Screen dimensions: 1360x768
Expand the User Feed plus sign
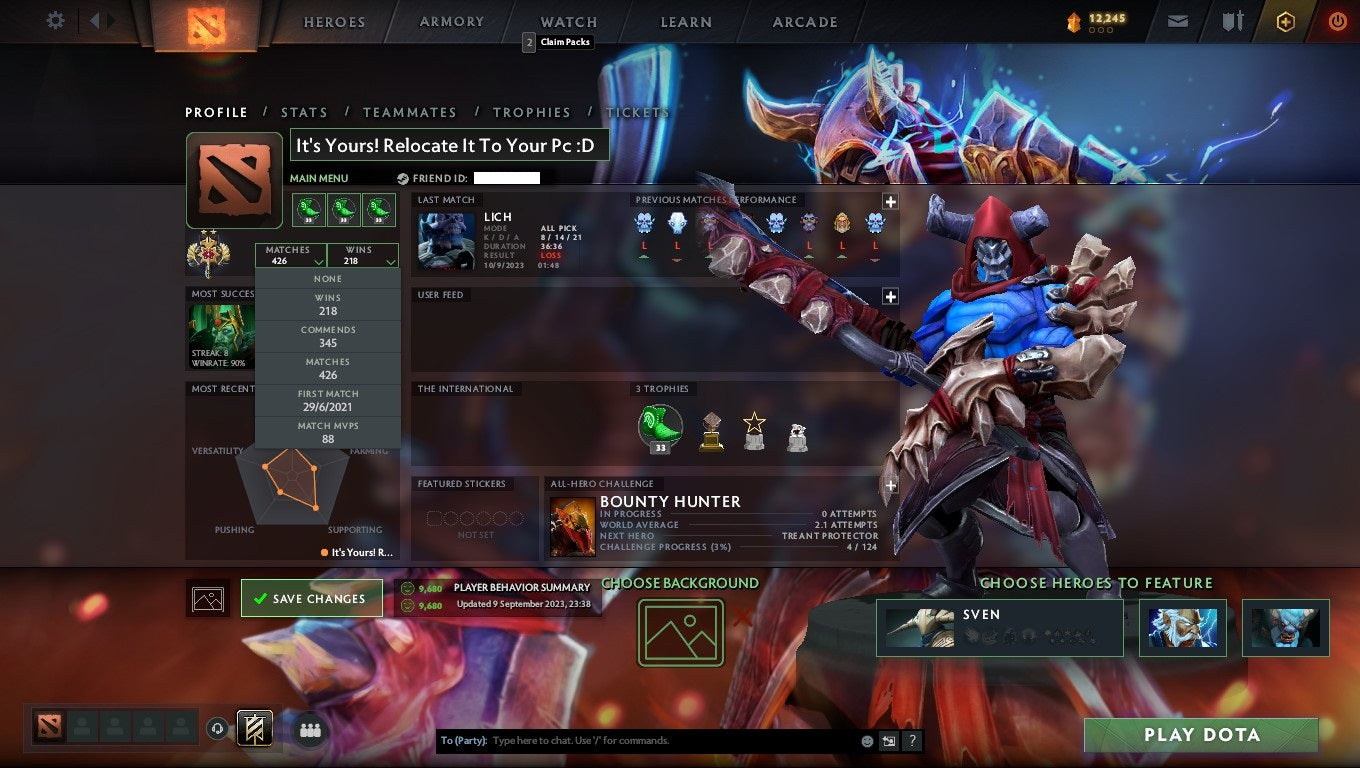(890, 296)
